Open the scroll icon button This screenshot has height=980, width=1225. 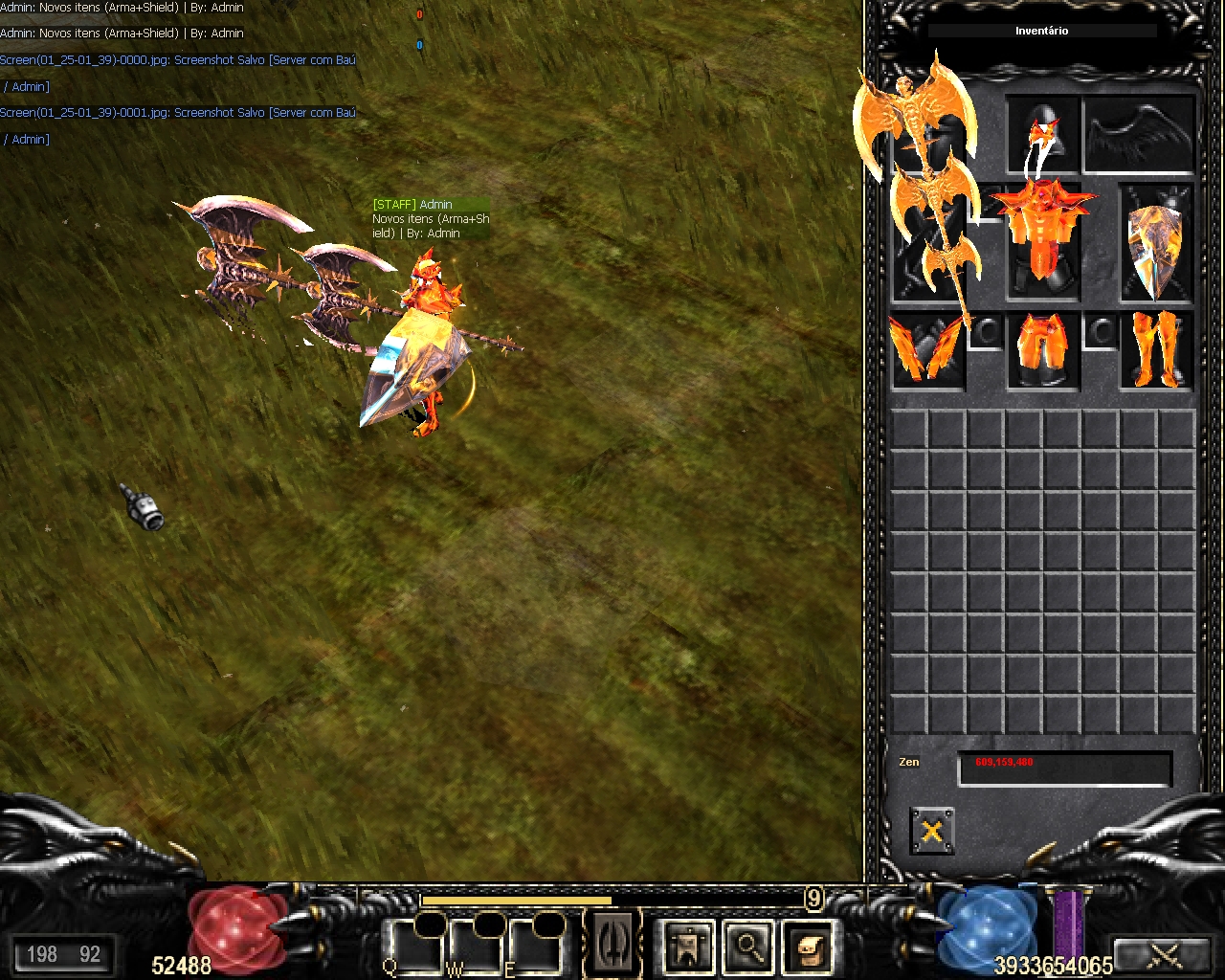coord(809,947)
